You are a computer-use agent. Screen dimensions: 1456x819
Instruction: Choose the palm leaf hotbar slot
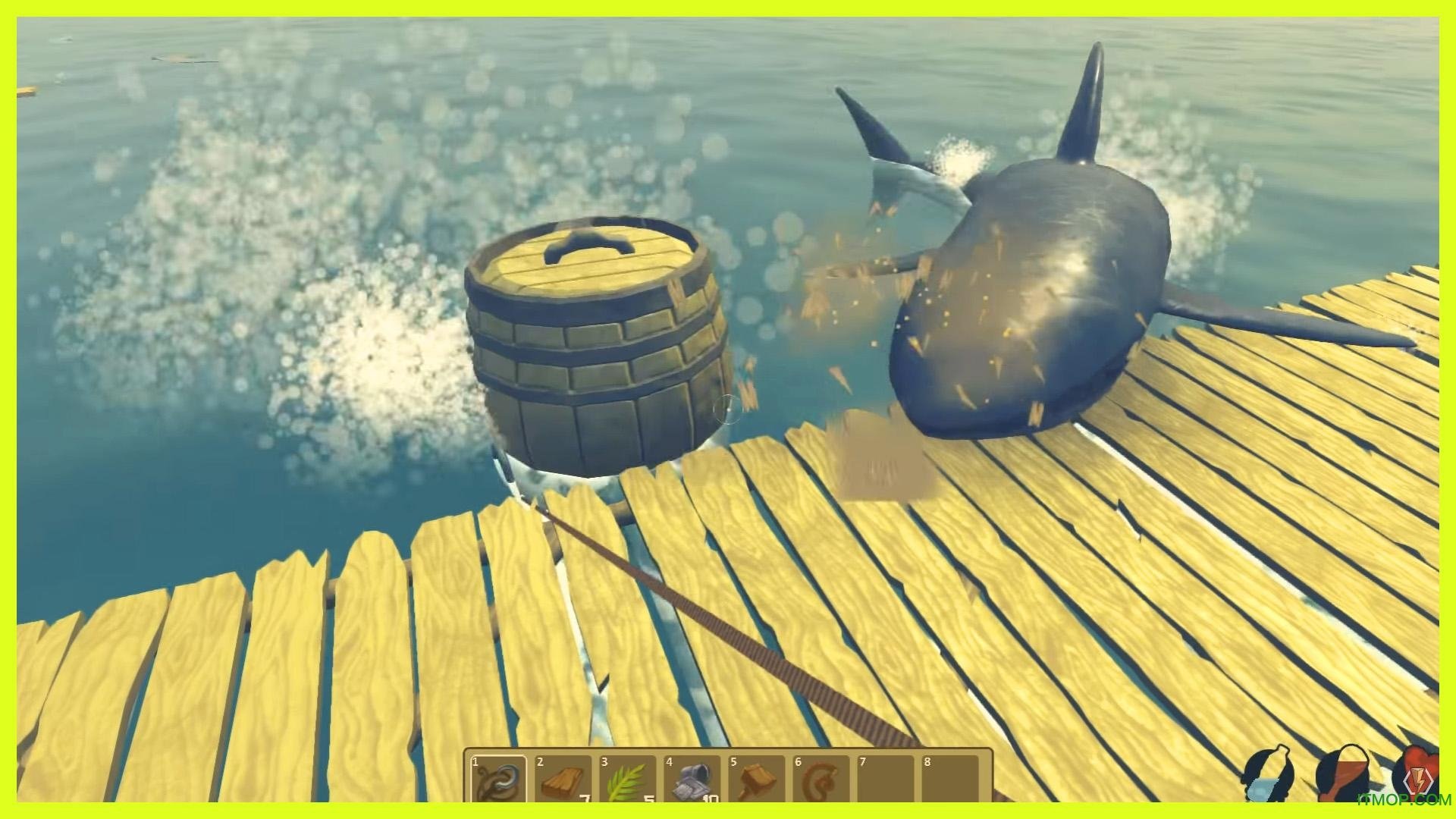tap(627, 779)
